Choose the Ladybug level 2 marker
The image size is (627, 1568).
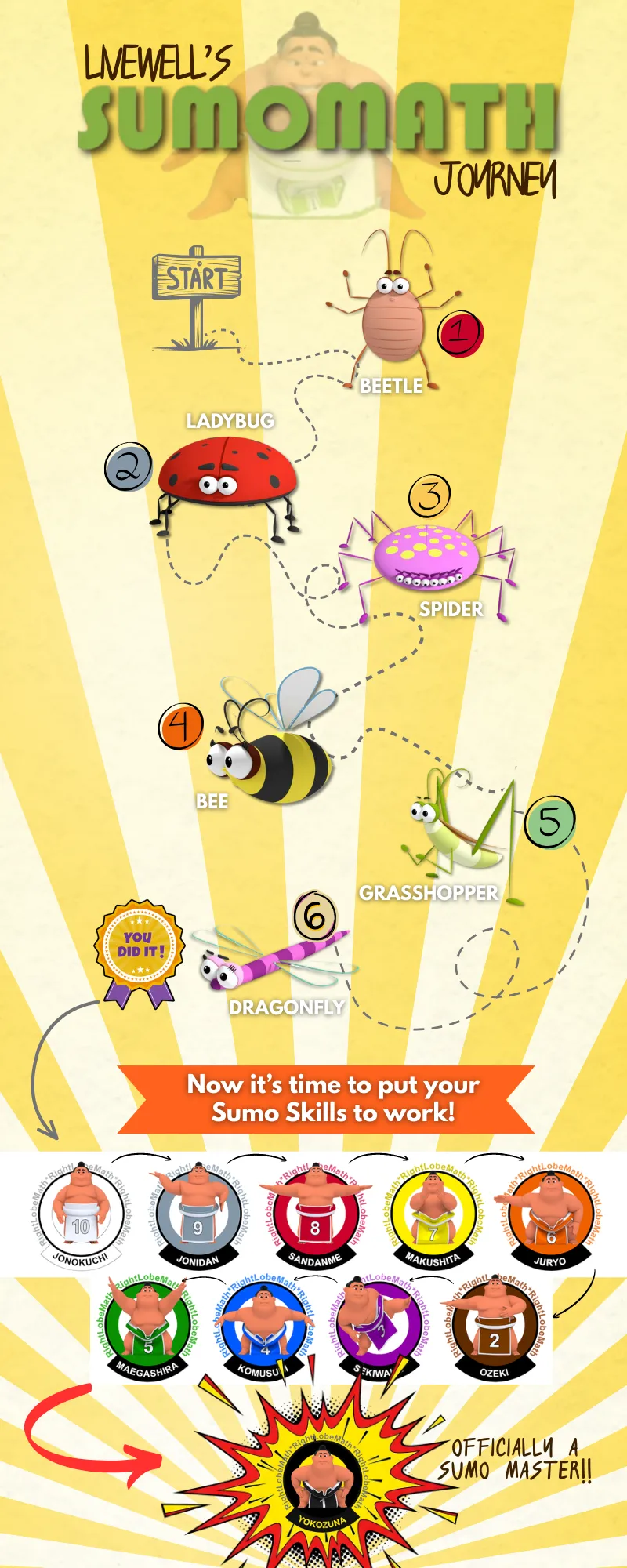point(129,466)
